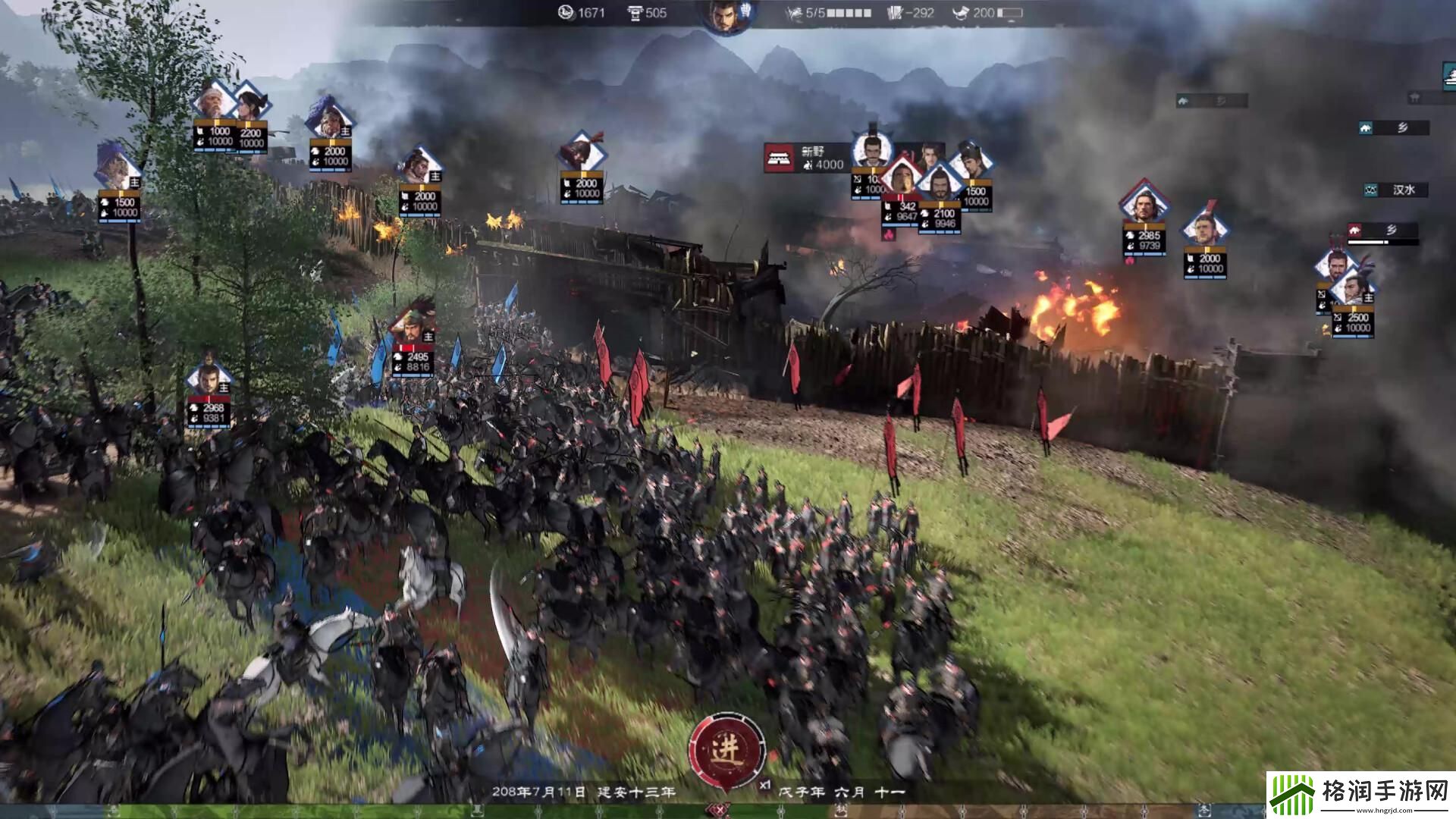Choose the army with 2985 troops
Screen dimensions: 1456x819
point(1144,240)
